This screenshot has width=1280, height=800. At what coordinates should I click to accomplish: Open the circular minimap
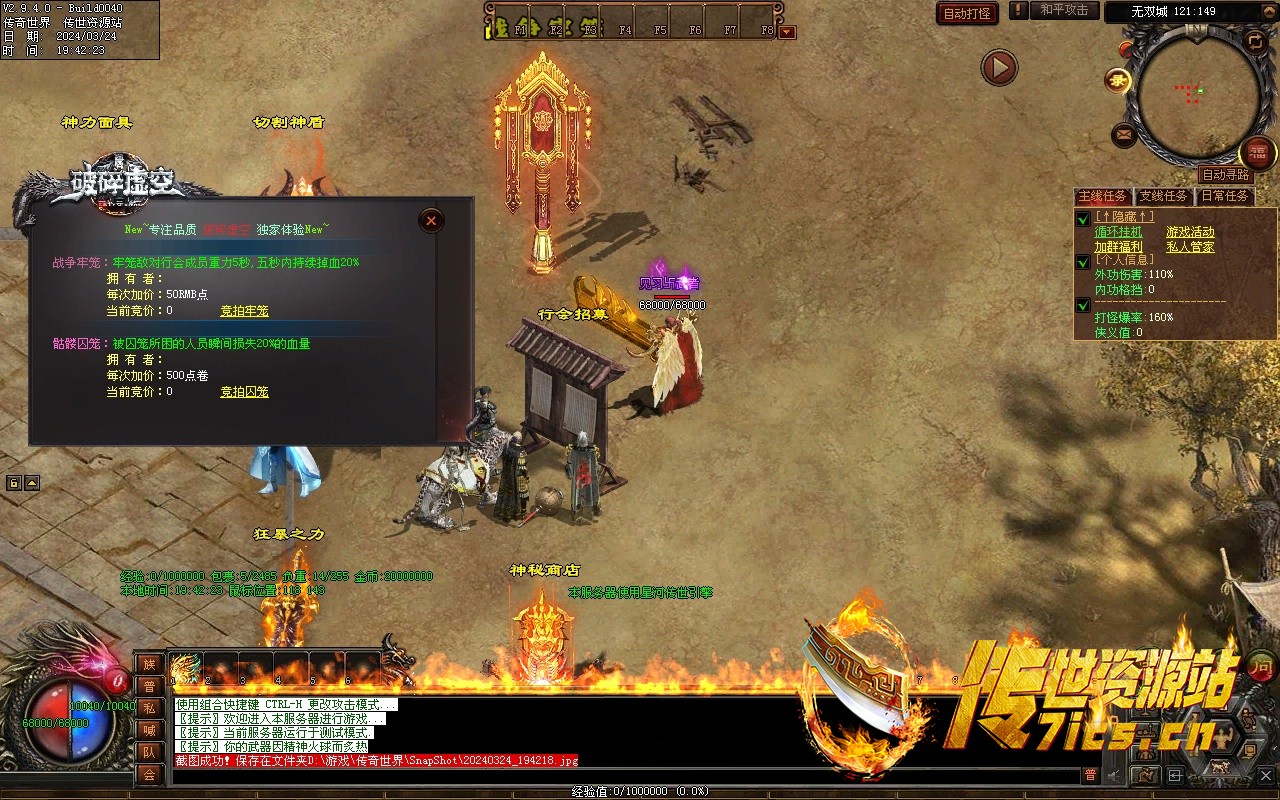1197,95
